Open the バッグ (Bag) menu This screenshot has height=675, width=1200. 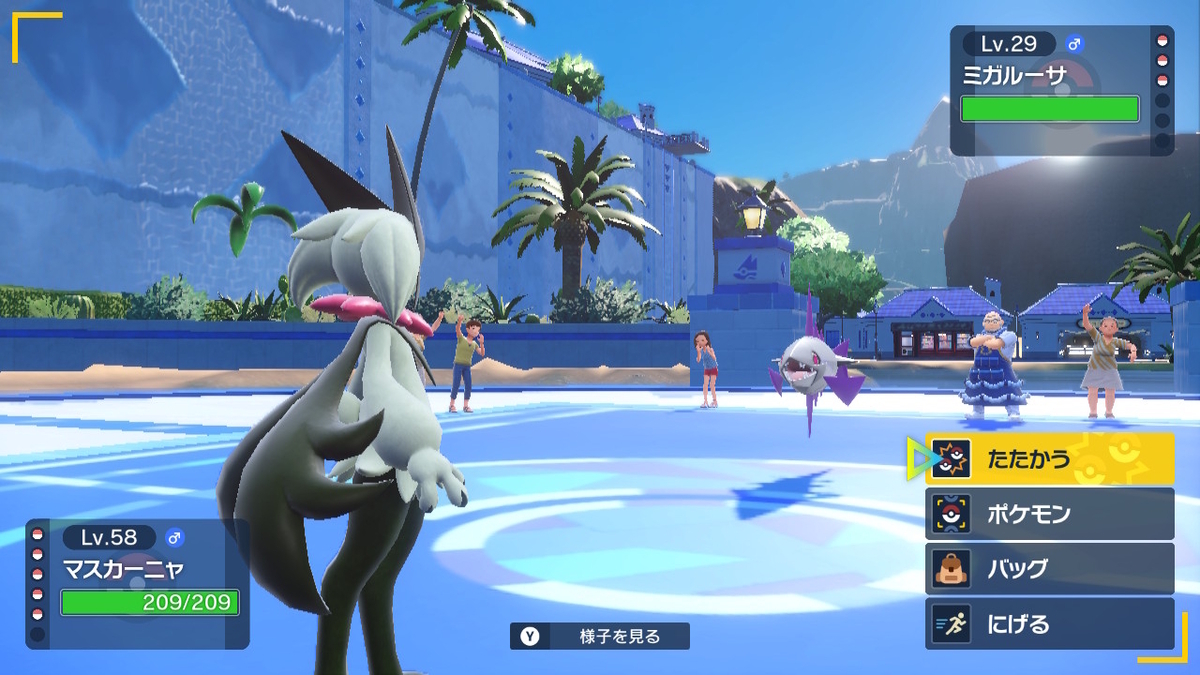tap(1048, 569)
